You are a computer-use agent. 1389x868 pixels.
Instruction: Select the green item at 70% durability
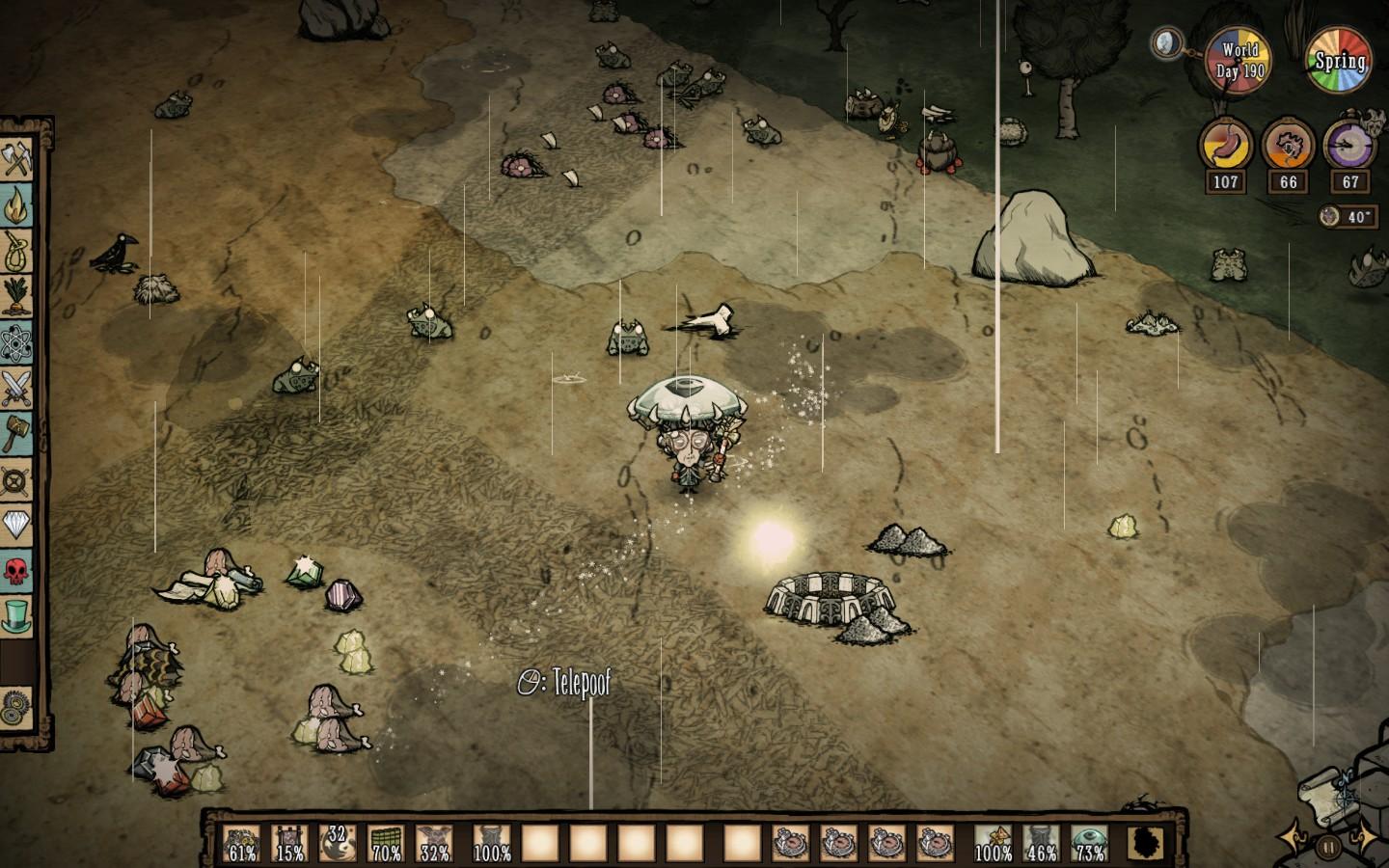click(x=387, y=842)
